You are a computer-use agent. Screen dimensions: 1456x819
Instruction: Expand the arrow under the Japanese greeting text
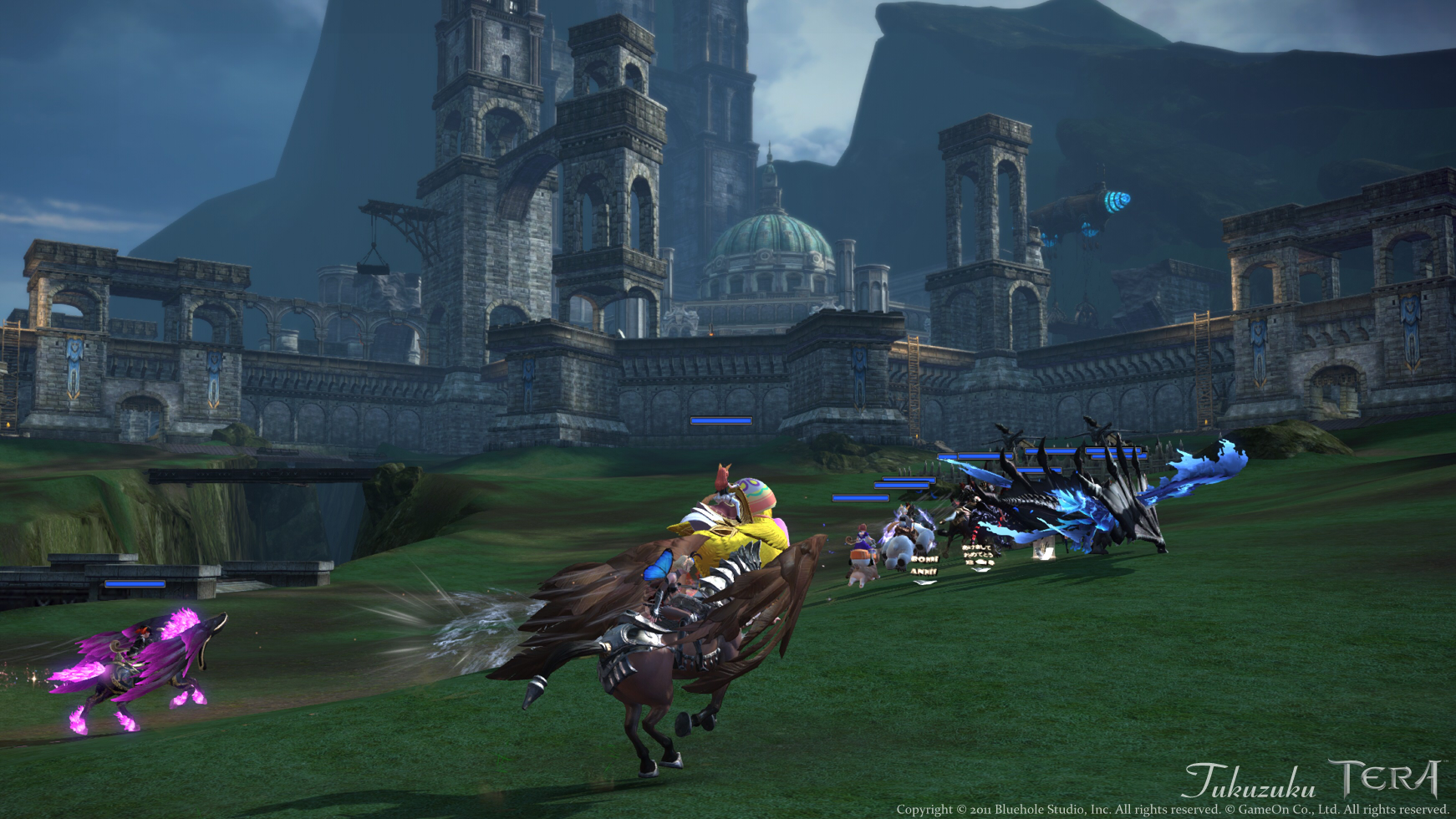click(980, 570)
